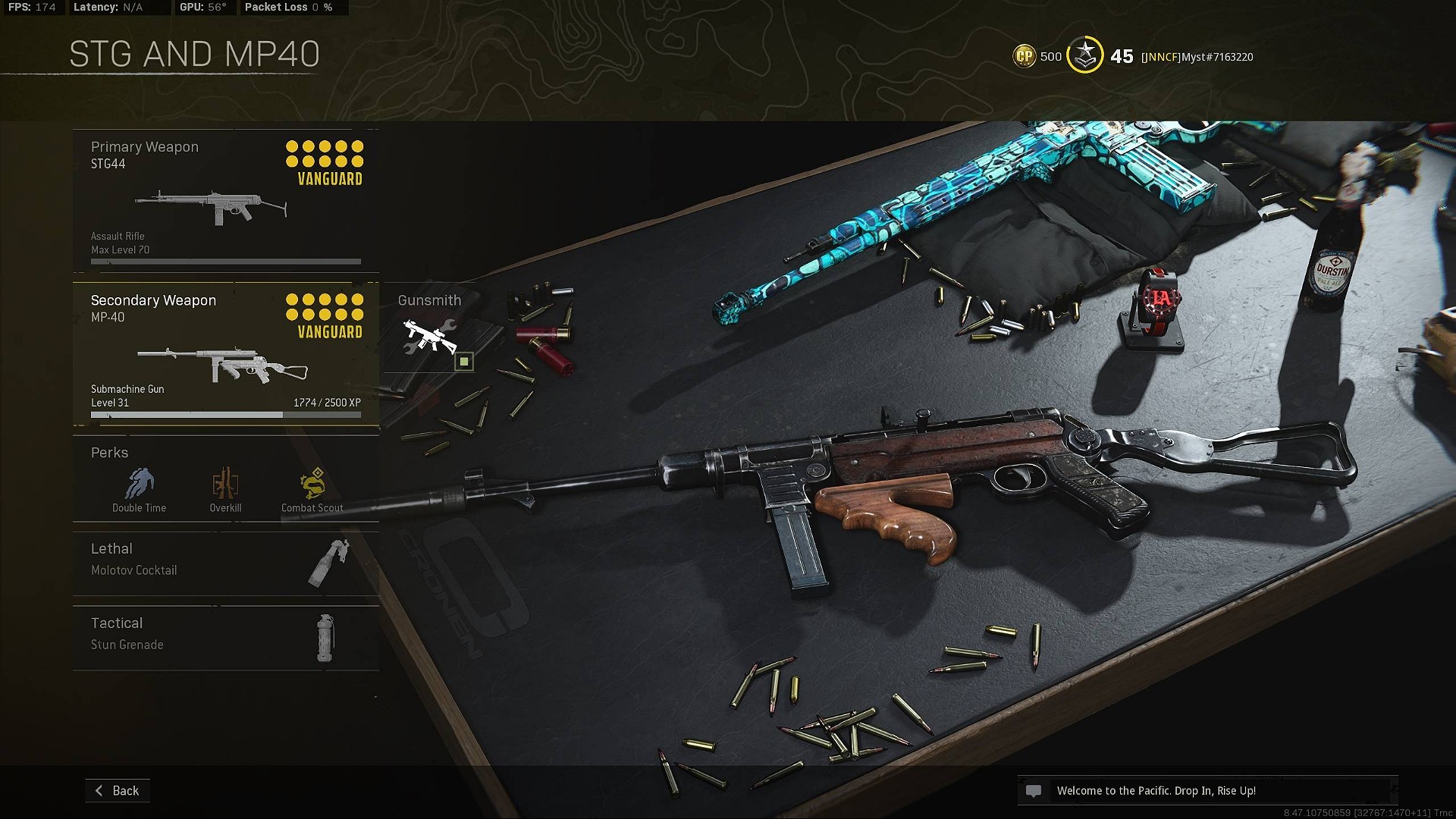Select the STG44 primary weapon slot
The width and height of the screenshot is (1456, 819).
[225, 201]
